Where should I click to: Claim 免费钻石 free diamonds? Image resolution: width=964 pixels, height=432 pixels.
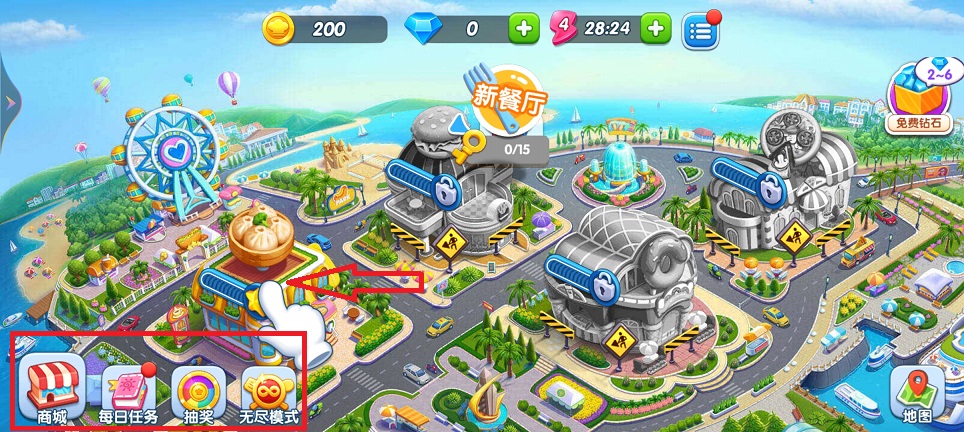click(x=916, y=98)
